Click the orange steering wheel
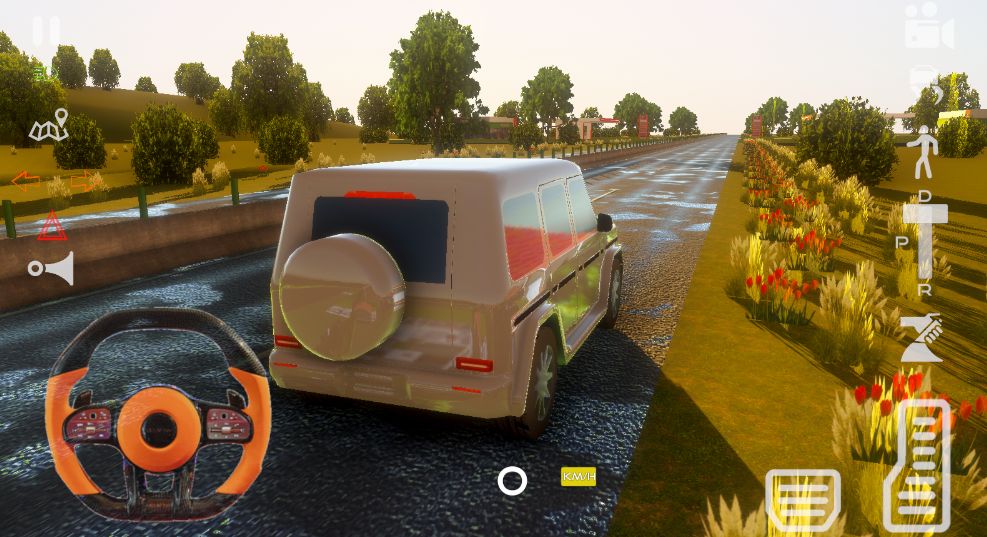 coord(158,415)
